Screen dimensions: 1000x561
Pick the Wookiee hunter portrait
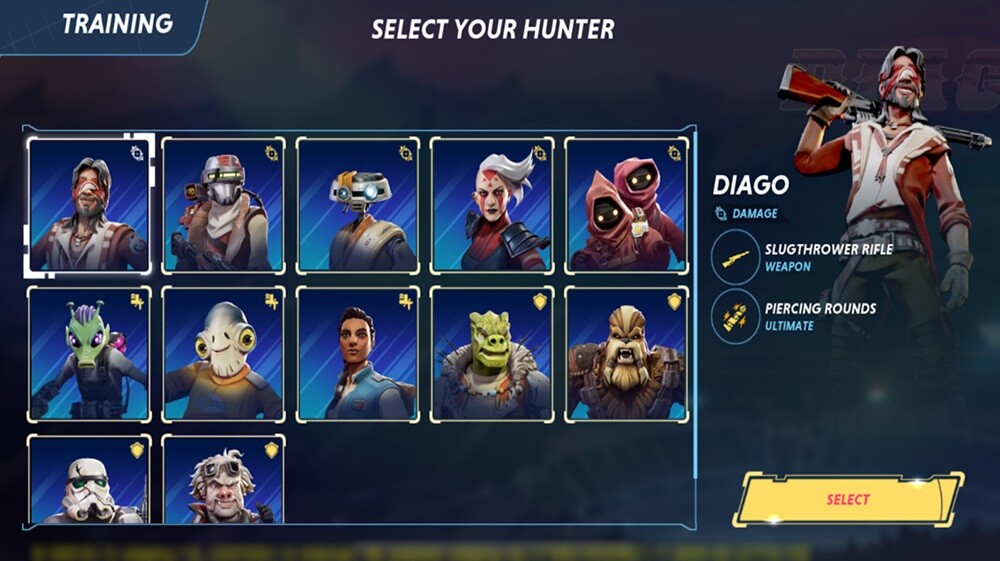tap(626, 354)
